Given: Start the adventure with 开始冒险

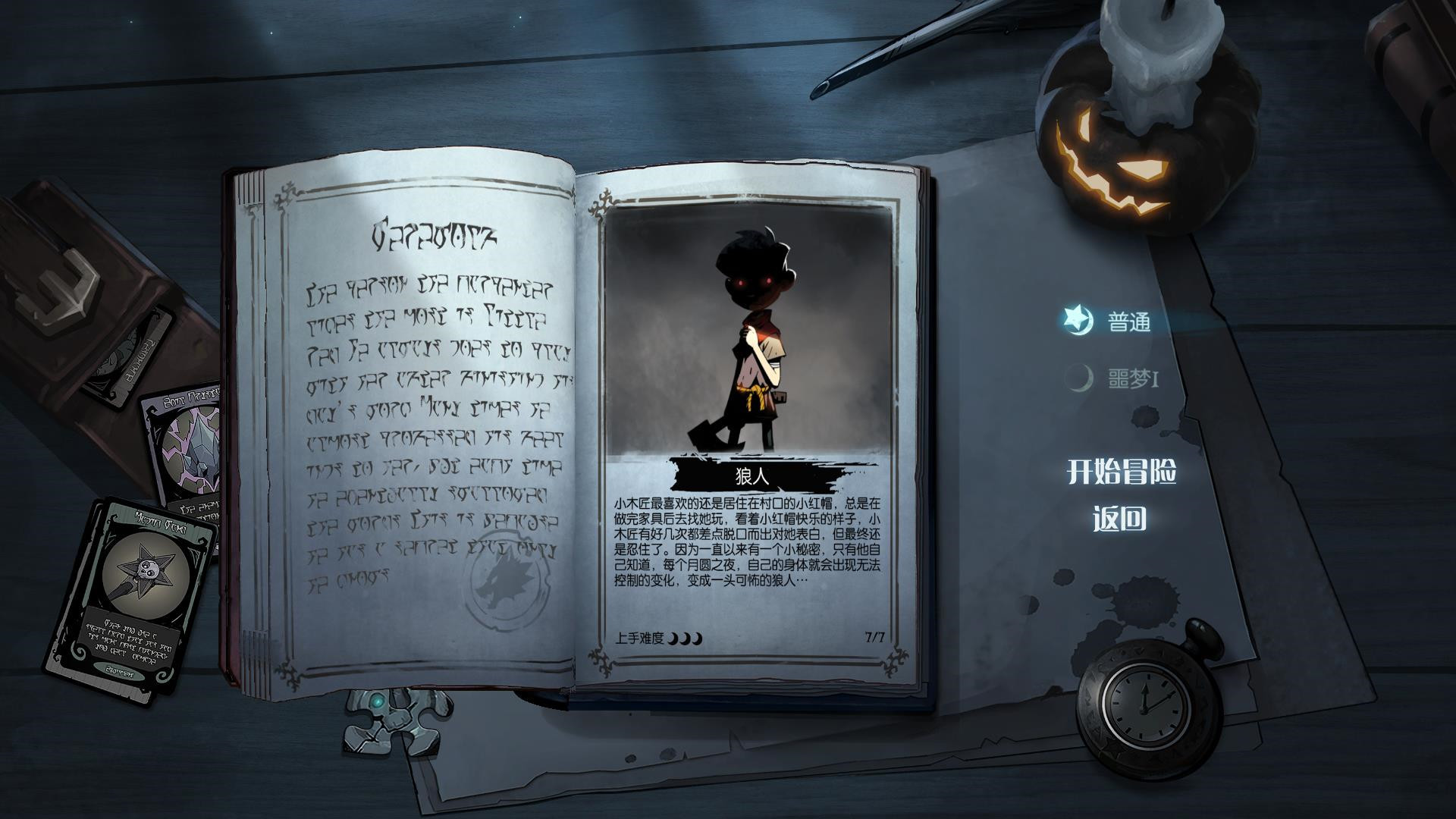Looking at the screenshot, I should pos(1122,472).
